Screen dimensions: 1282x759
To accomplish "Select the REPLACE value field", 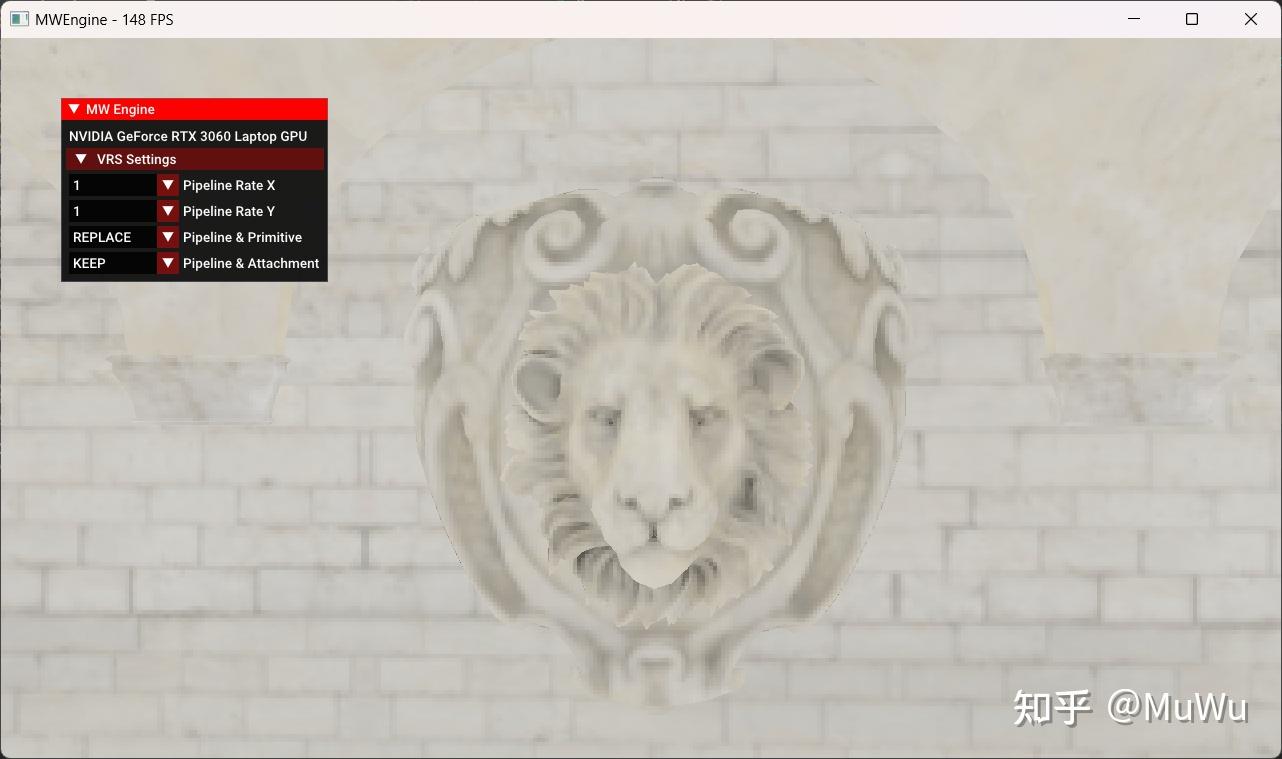I will (110, 237).
